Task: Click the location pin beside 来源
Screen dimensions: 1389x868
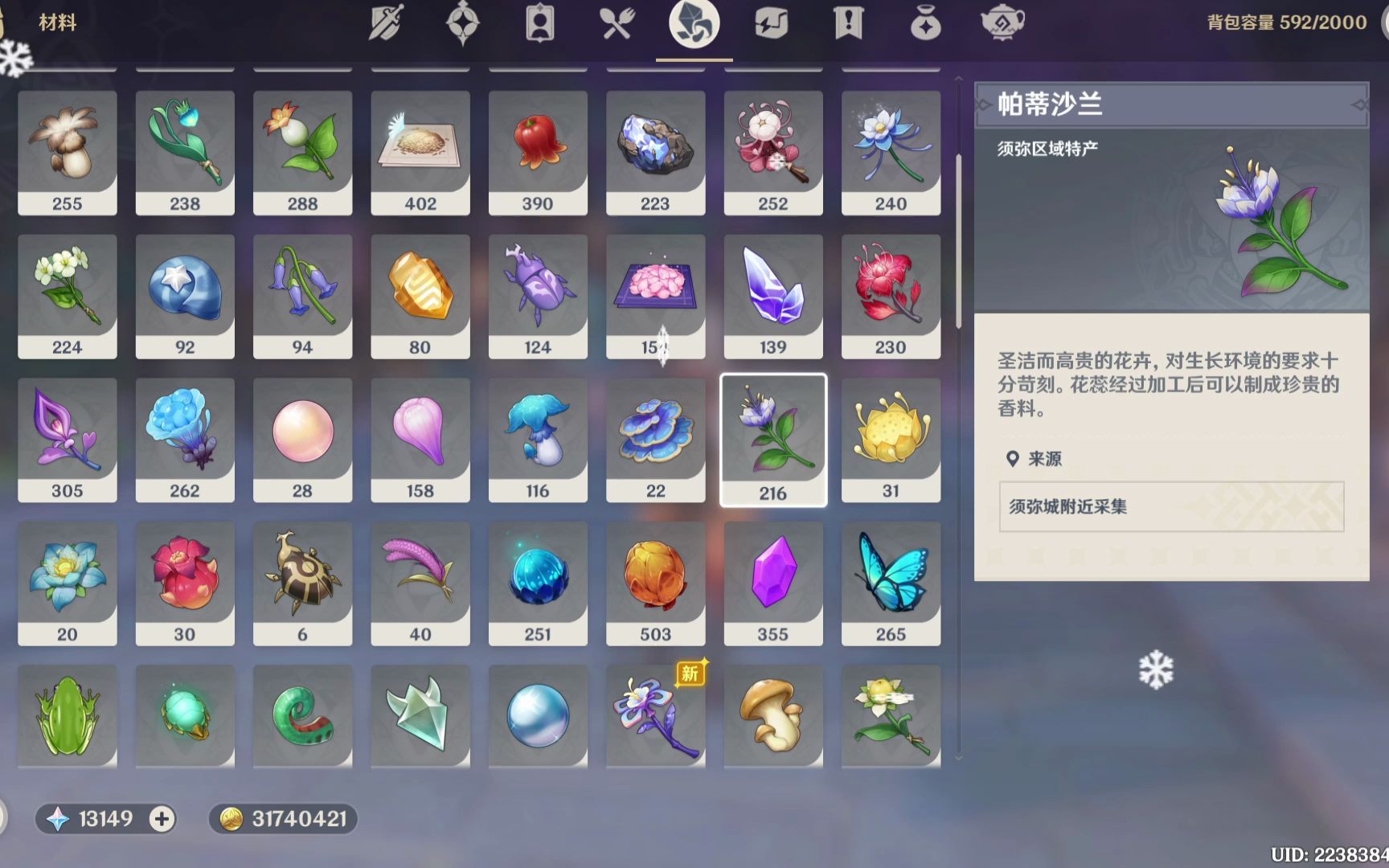Action: tap(1014, 458)
